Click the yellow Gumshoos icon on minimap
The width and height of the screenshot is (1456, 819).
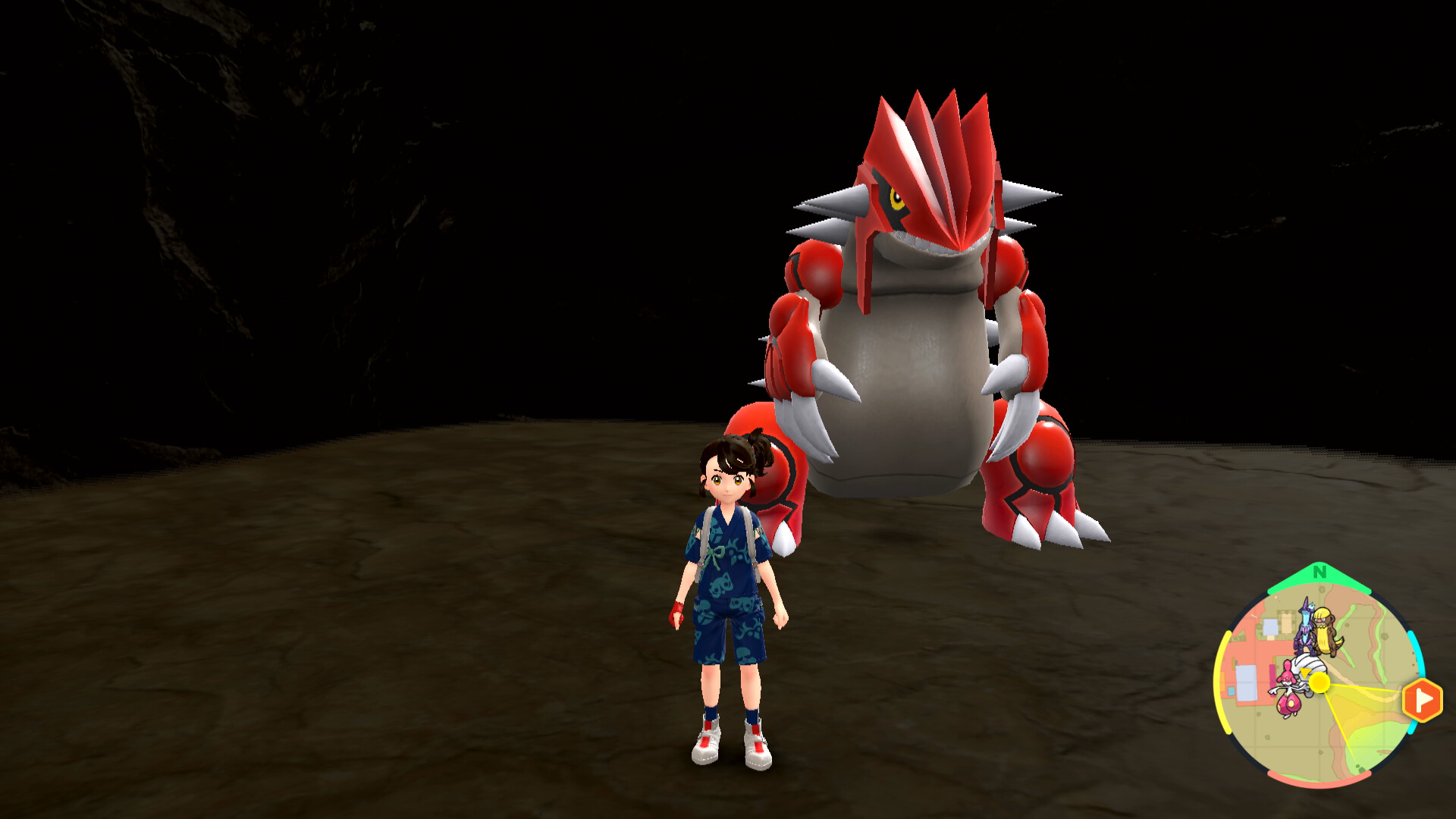[1326, 631]
